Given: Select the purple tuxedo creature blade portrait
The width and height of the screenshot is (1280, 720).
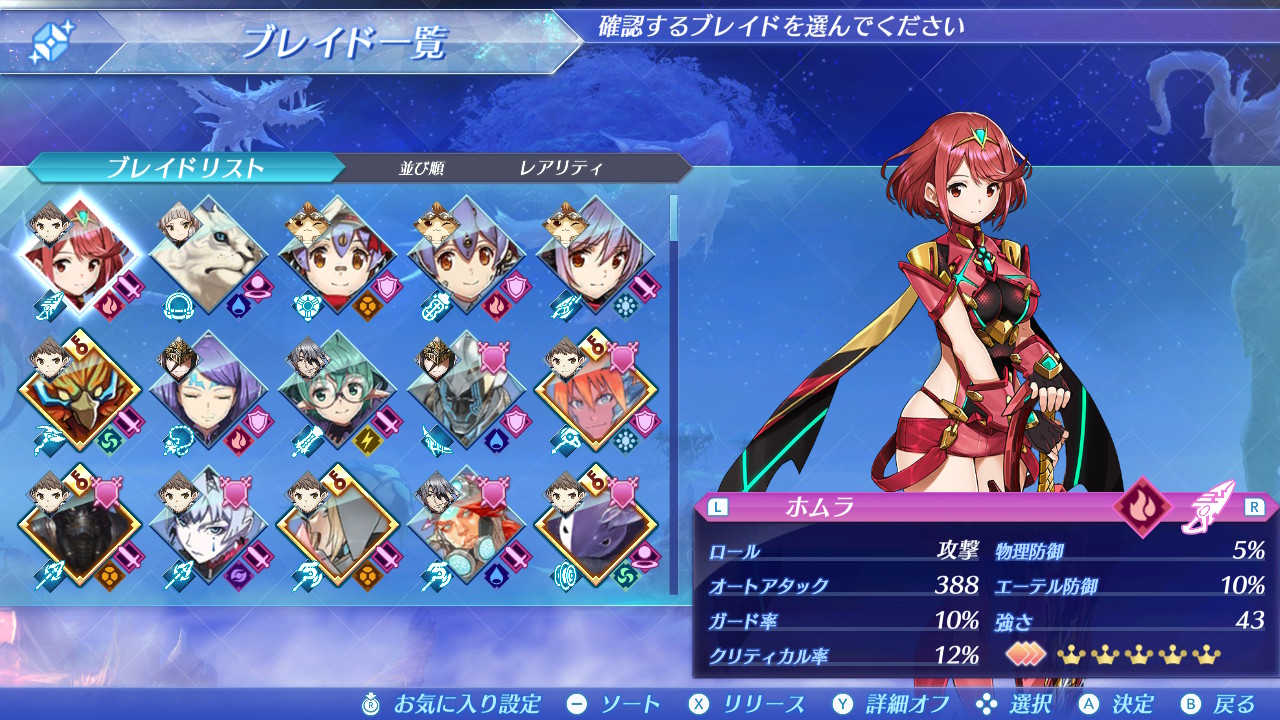Looking at the screenshot, I should 596,527.
